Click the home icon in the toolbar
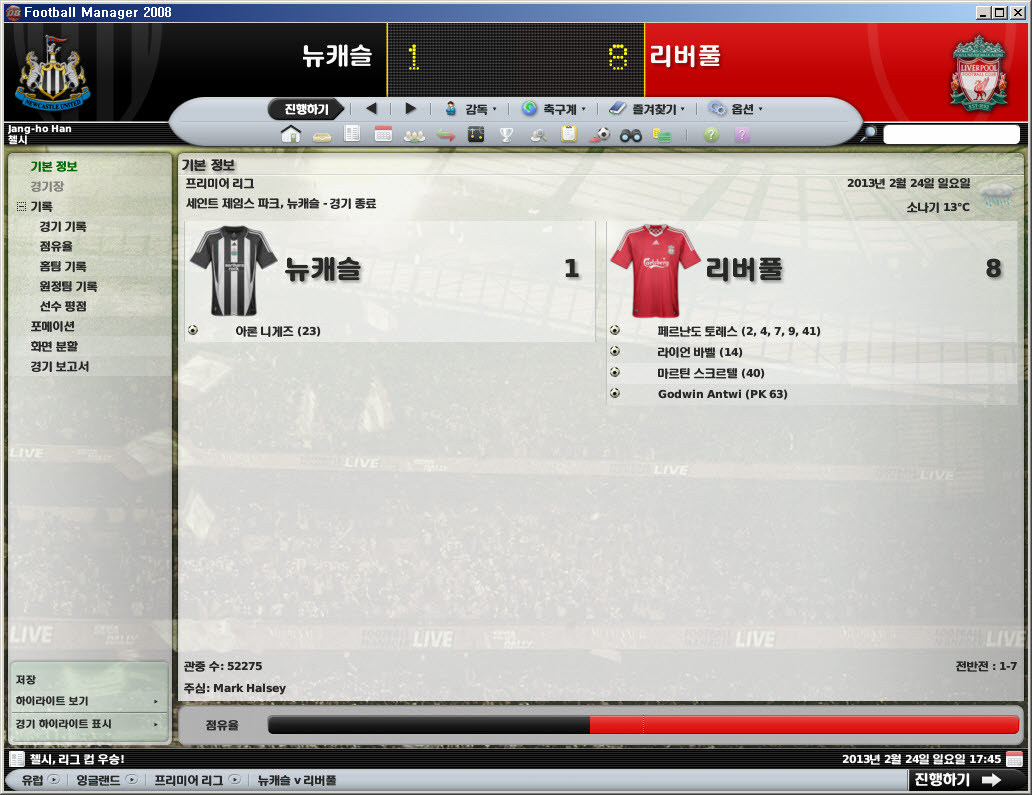The height and width of the screenshot is (795, 1032). click(290, 134)
